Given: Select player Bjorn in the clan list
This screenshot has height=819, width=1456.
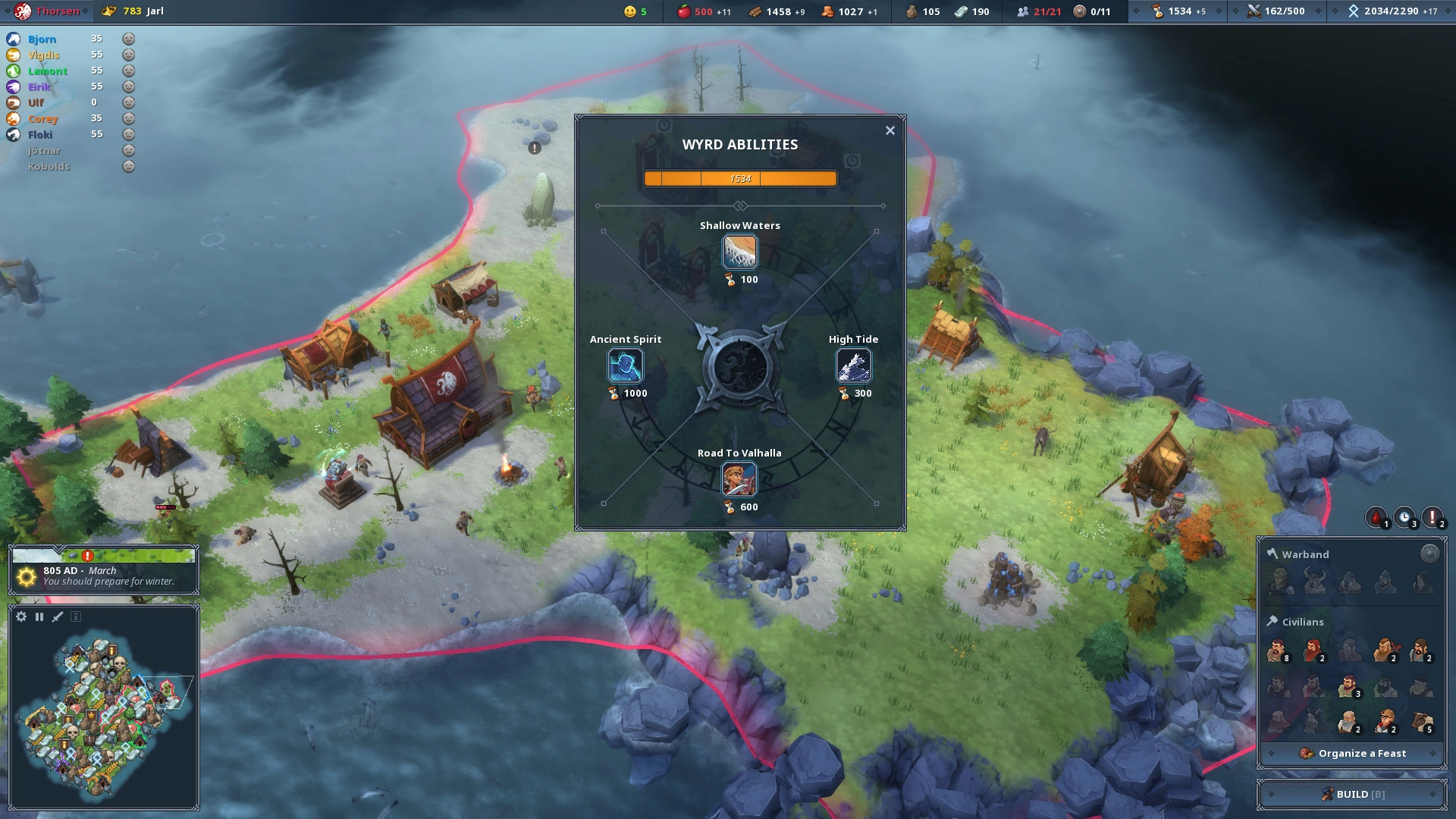Looking at the screenshot, I should (x=42, y=39).
